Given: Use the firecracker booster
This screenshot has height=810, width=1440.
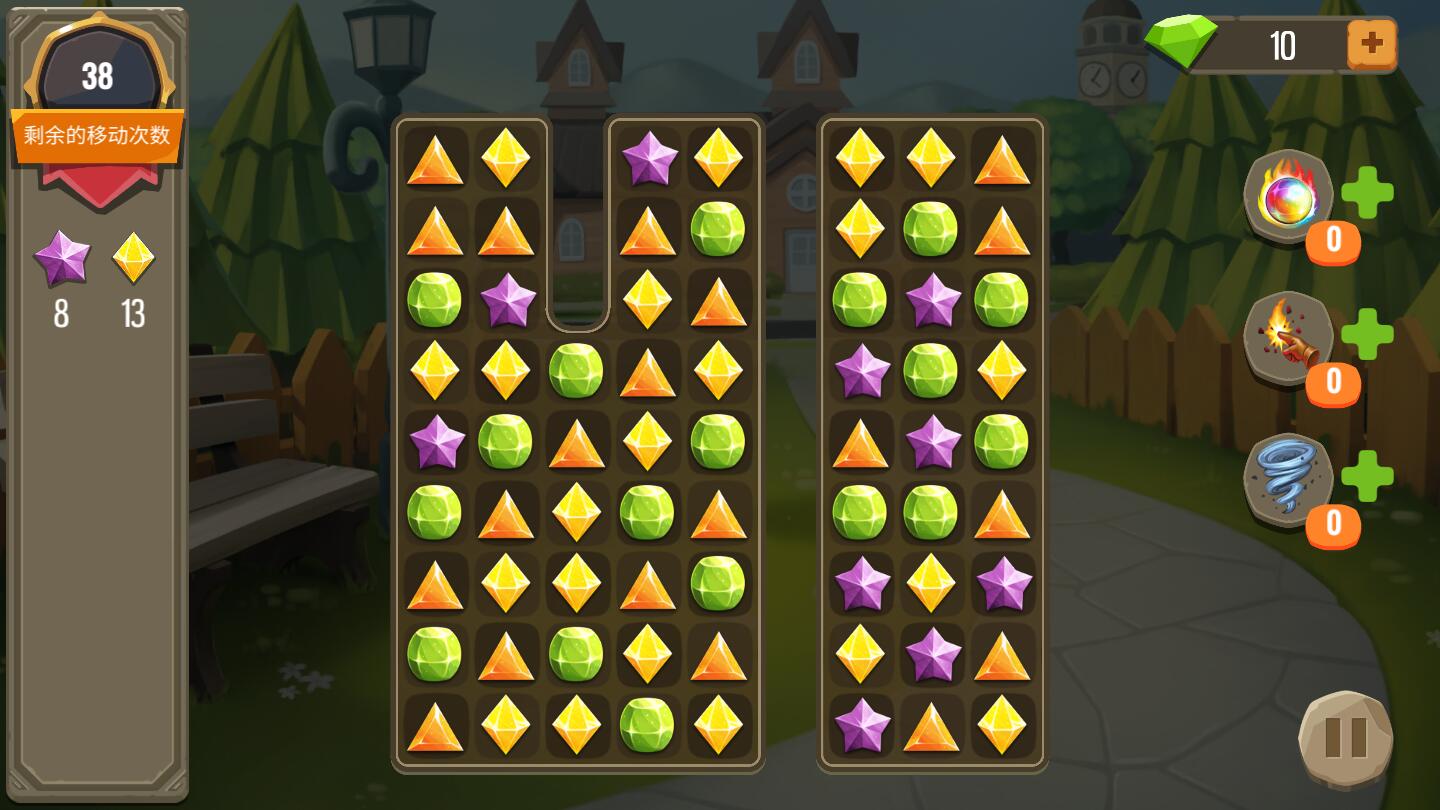Looking at the screenshot, I should click(1288, 338).
